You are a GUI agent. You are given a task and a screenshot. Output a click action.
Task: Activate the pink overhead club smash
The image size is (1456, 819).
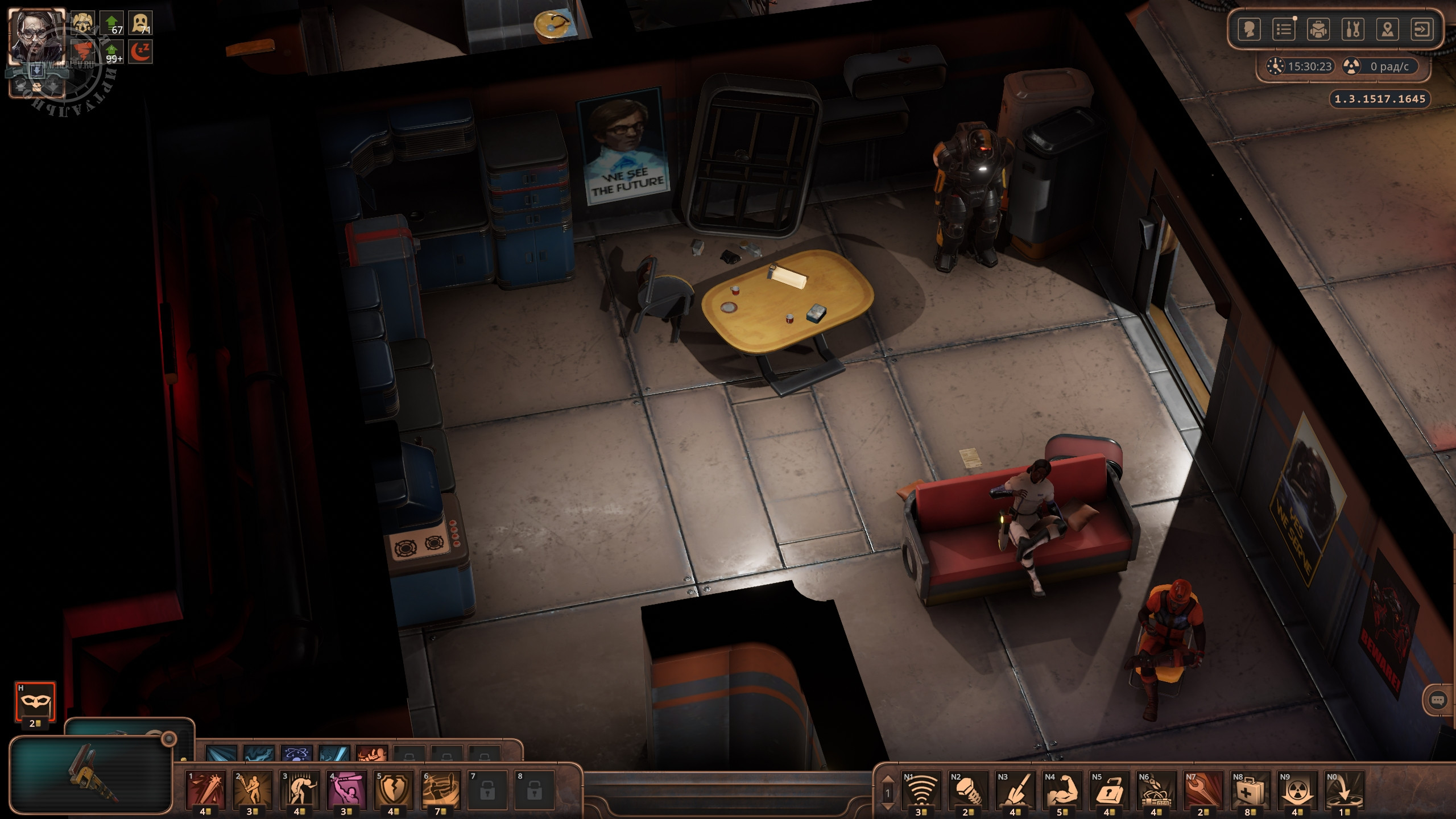click(x=347, y=789)
